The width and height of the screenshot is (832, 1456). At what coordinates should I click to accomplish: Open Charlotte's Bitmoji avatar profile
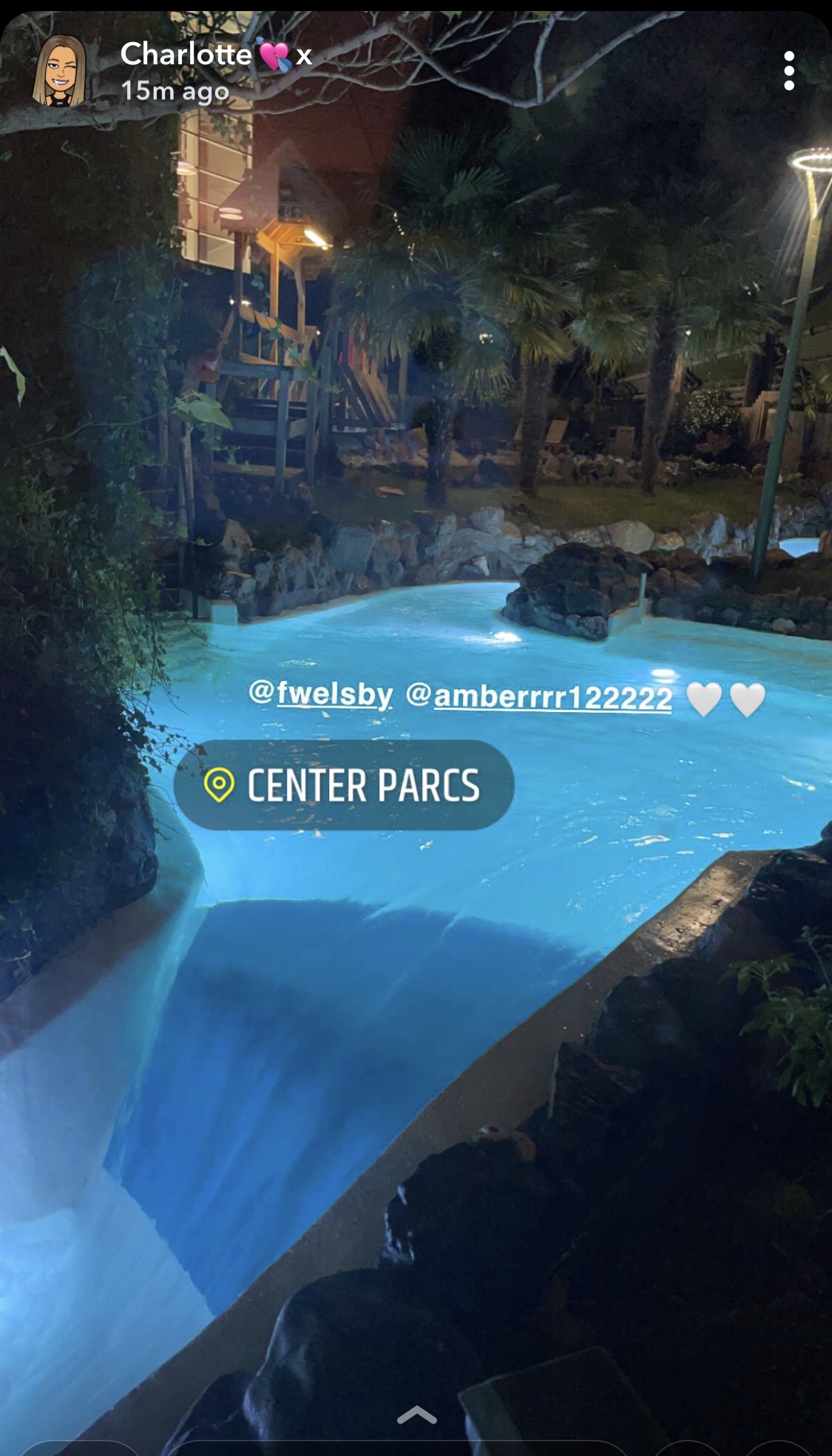[59, 72]
